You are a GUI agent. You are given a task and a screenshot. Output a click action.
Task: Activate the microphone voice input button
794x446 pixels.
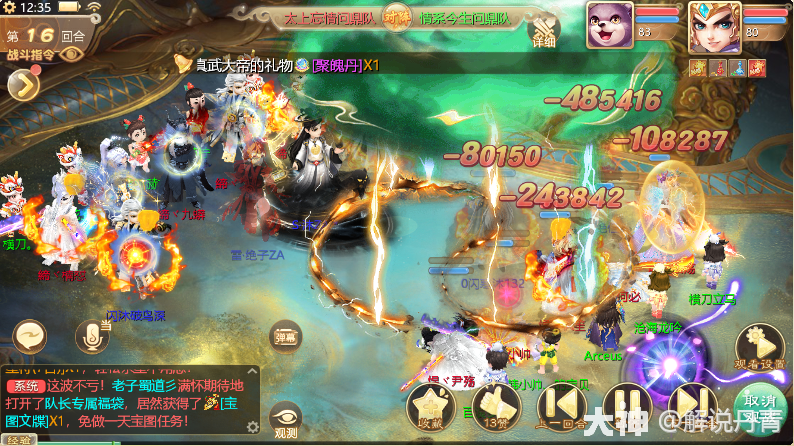[91, 336]
